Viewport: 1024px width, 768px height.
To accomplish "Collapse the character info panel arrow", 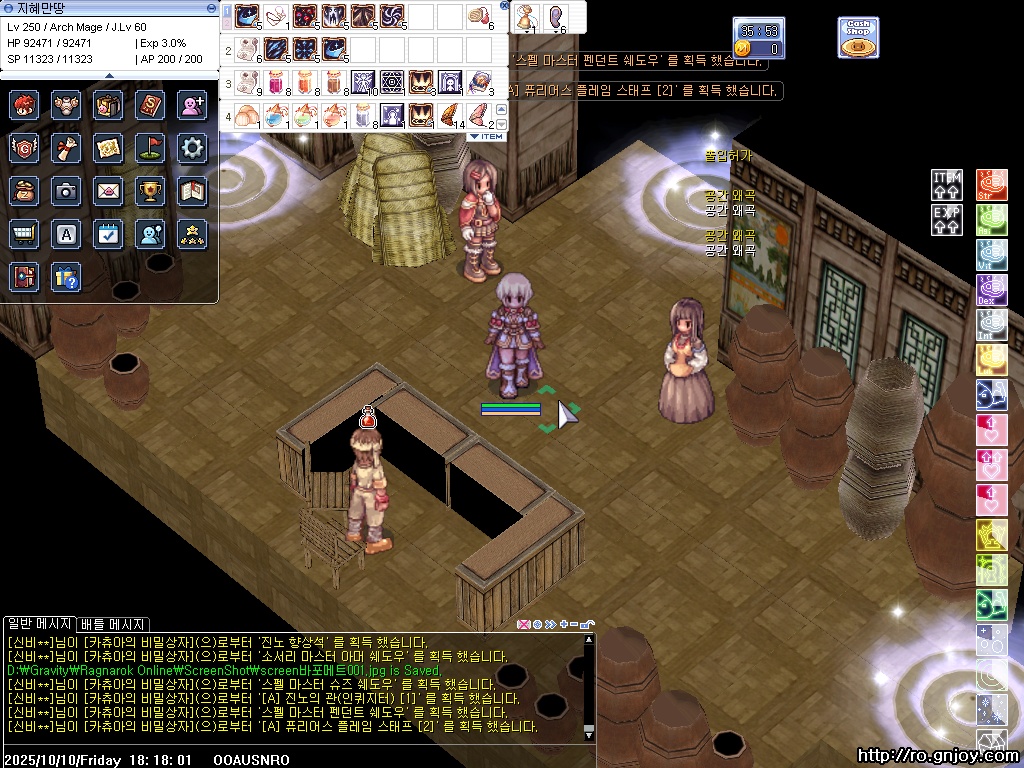I will click(x=110, y=75).
